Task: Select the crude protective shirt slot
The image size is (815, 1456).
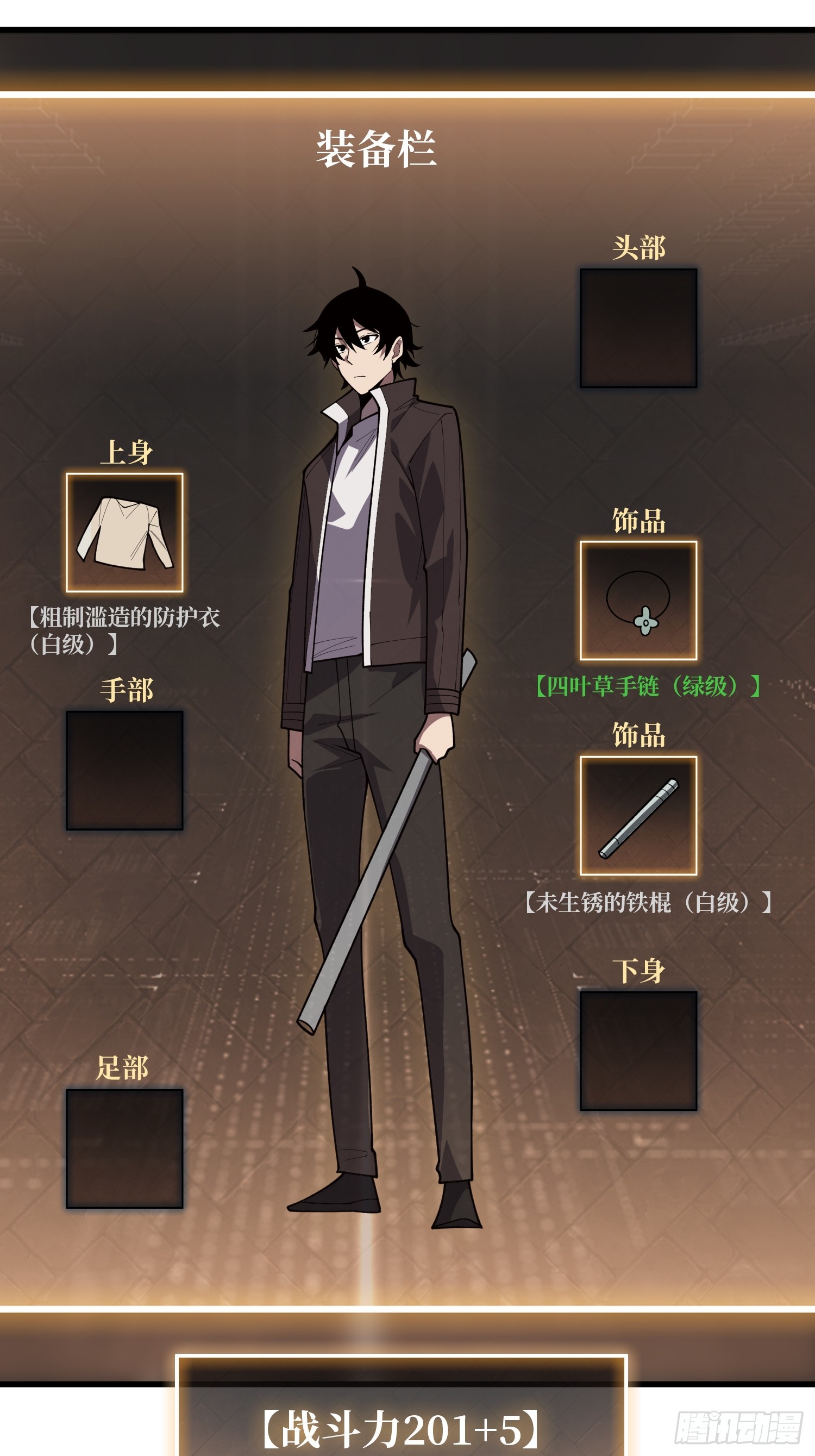Action: tap(124, 533)
